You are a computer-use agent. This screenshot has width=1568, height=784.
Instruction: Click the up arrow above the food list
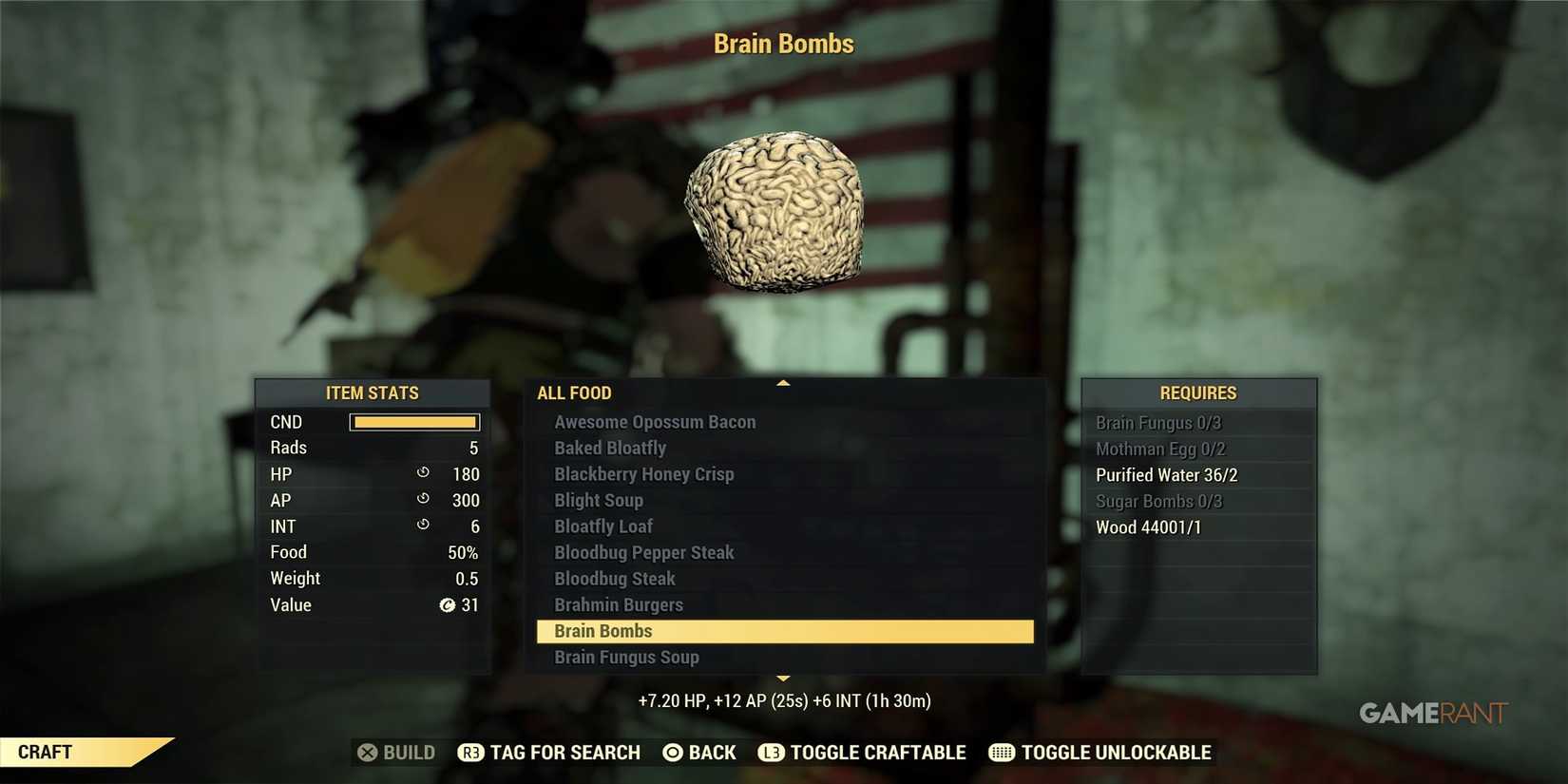click(x=782, y=381)
